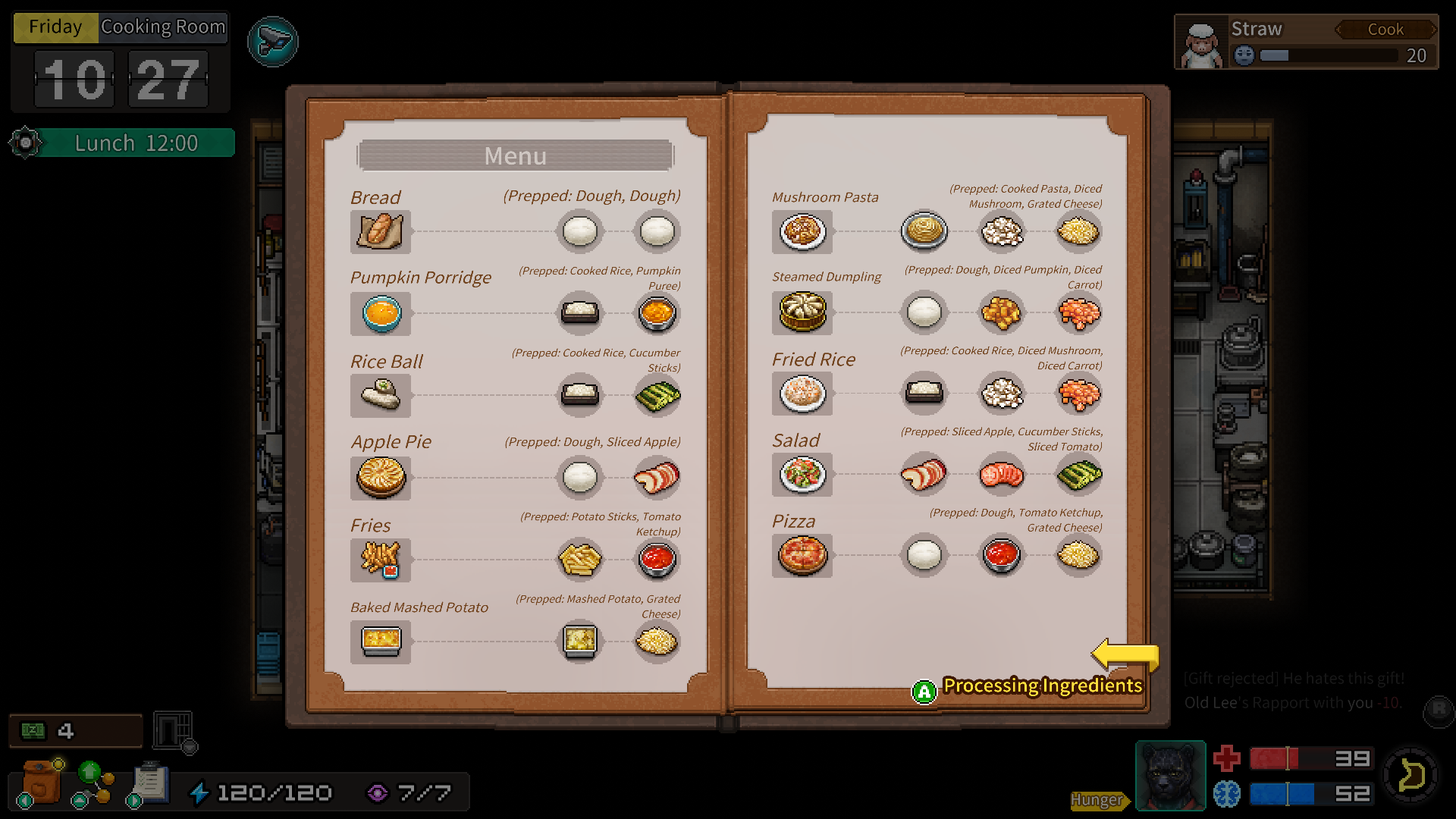Click the black panther character portrait

coord(1170,776)
